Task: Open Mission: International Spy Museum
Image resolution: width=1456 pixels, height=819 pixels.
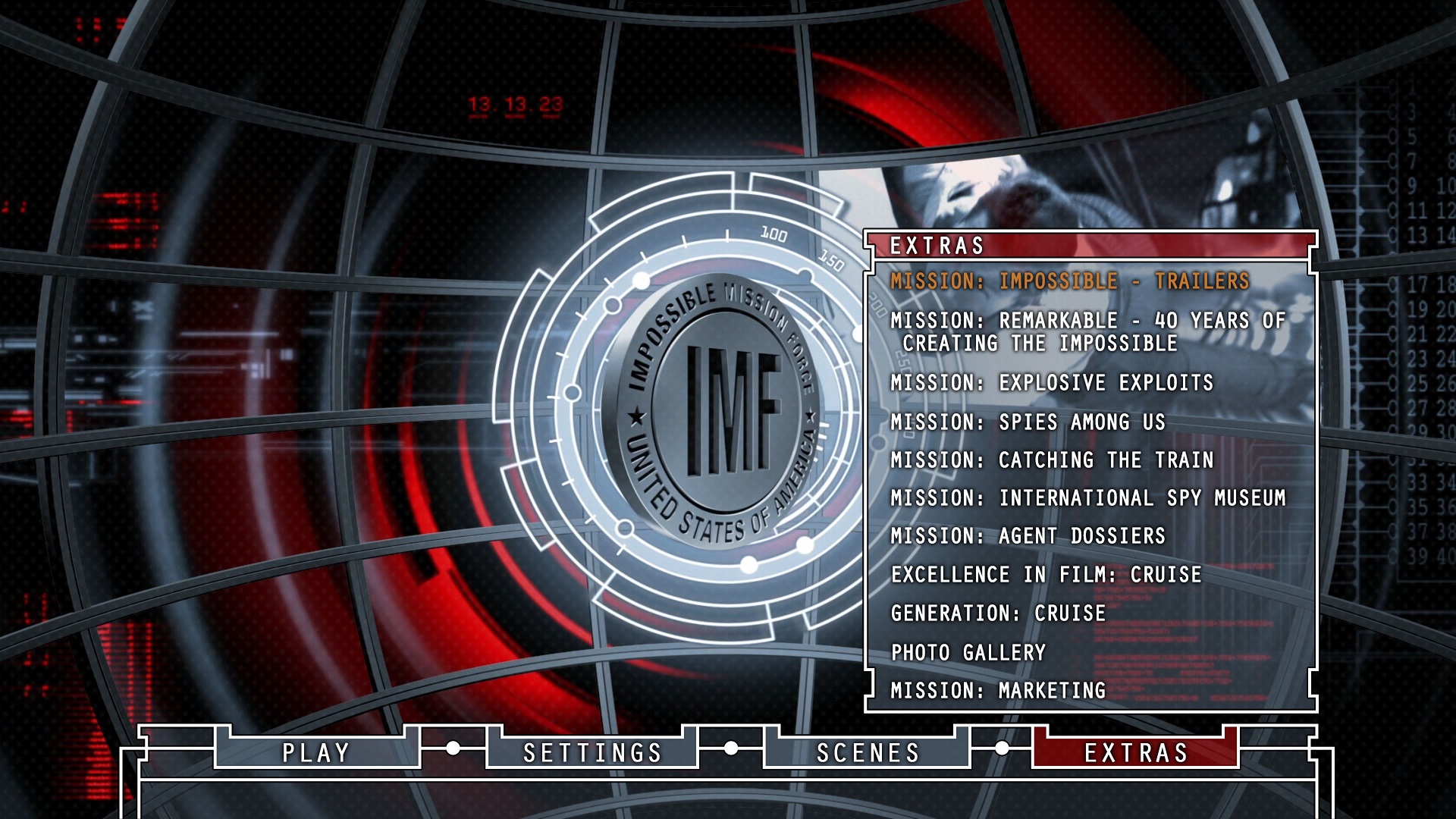Action: (1087, 498)
